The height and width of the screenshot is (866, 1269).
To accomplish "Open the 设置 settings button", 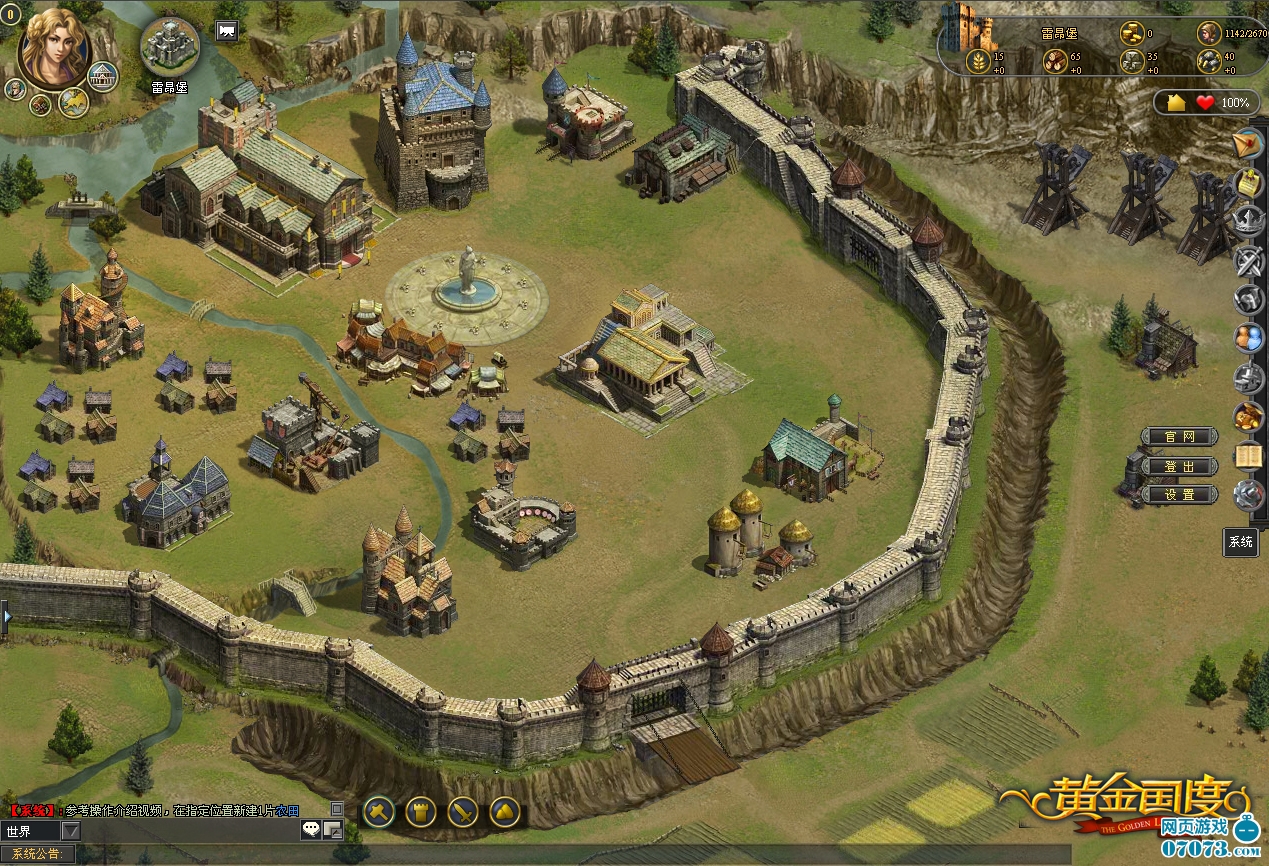I will coord(1180,495).
